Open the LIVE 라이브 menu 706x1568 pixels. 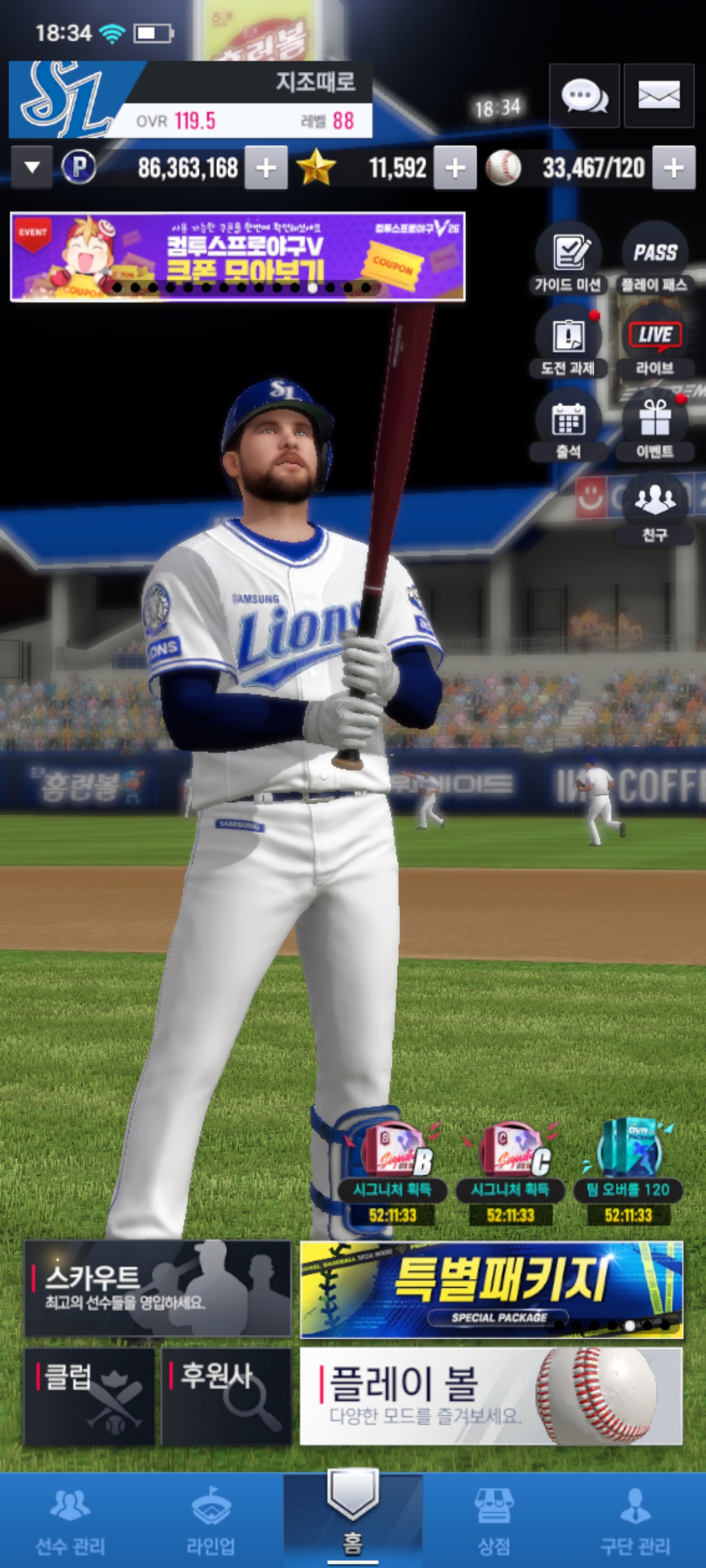[x=654, y=341]
